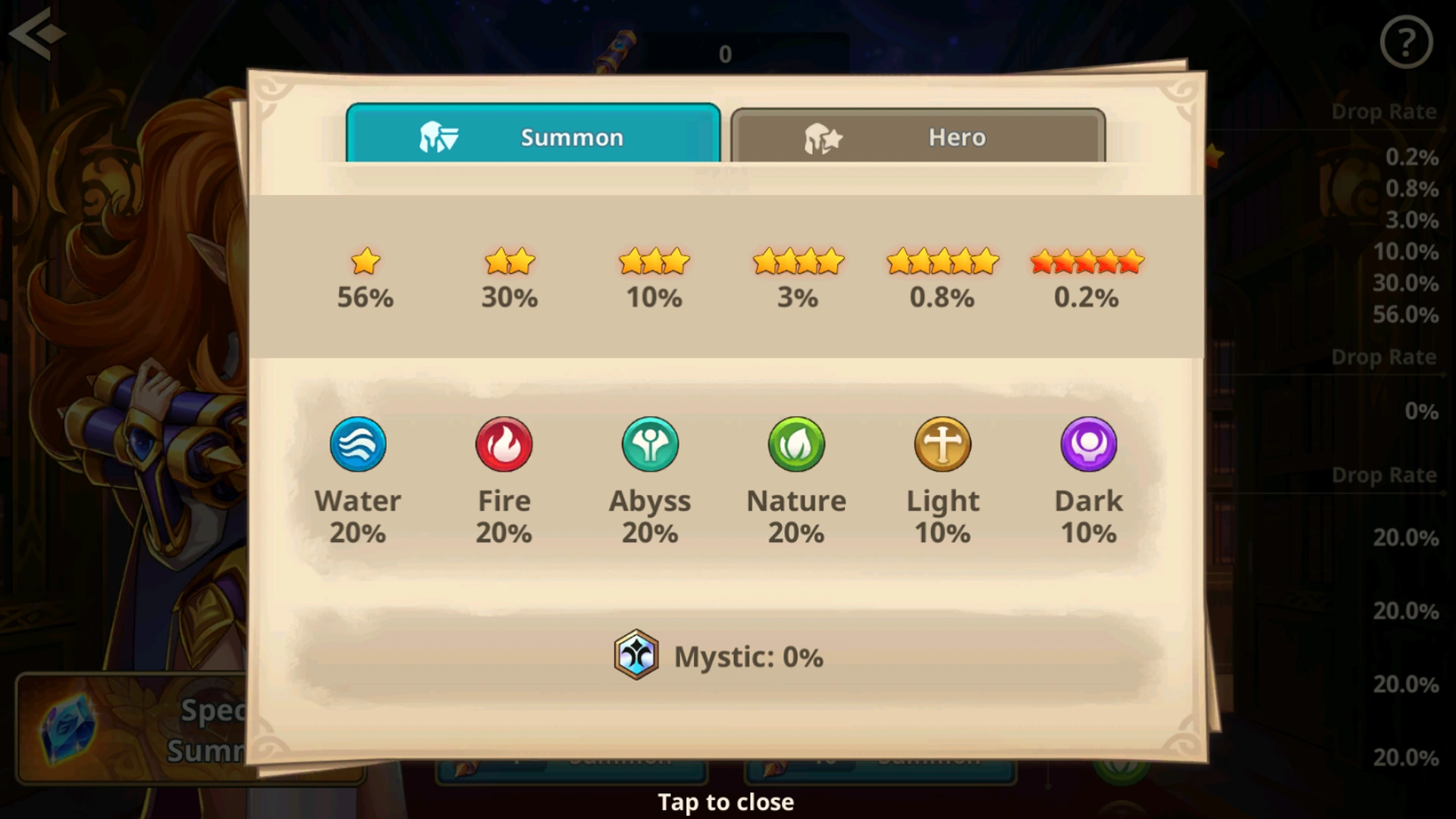Image resolution: width=1456 pixels, height=819 pixels.
Task: Select the Water element icon
Action: (x=359, y=444)
